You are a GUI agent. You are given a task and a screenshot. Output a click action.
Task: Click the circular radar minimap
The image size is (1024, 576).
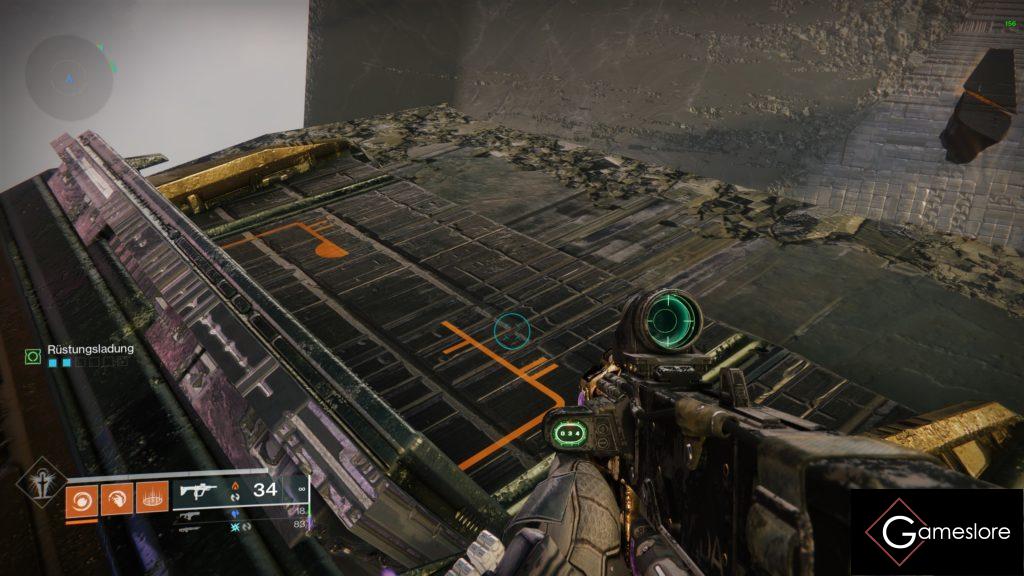point(69,77)
